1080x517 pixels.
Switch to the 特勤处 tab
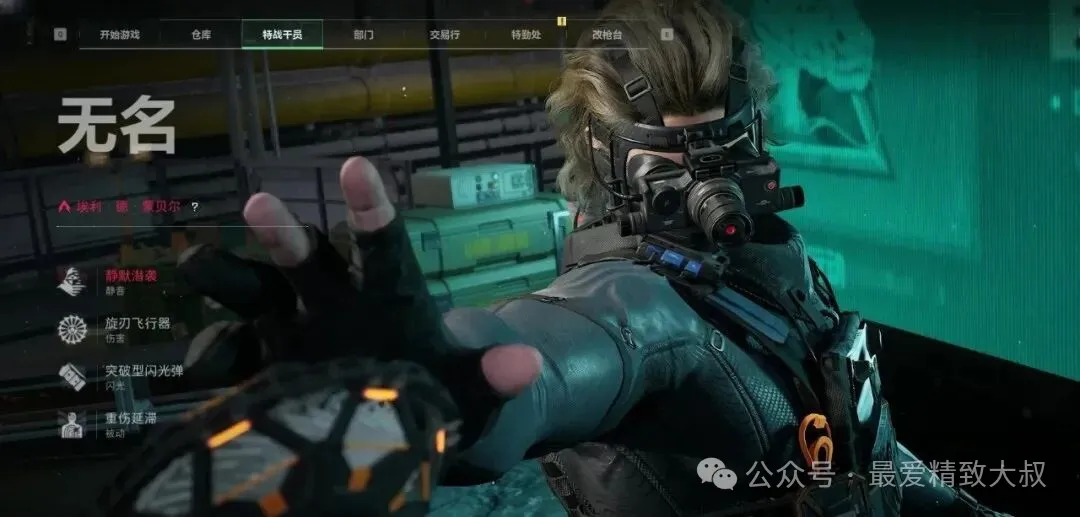point(525,35)
